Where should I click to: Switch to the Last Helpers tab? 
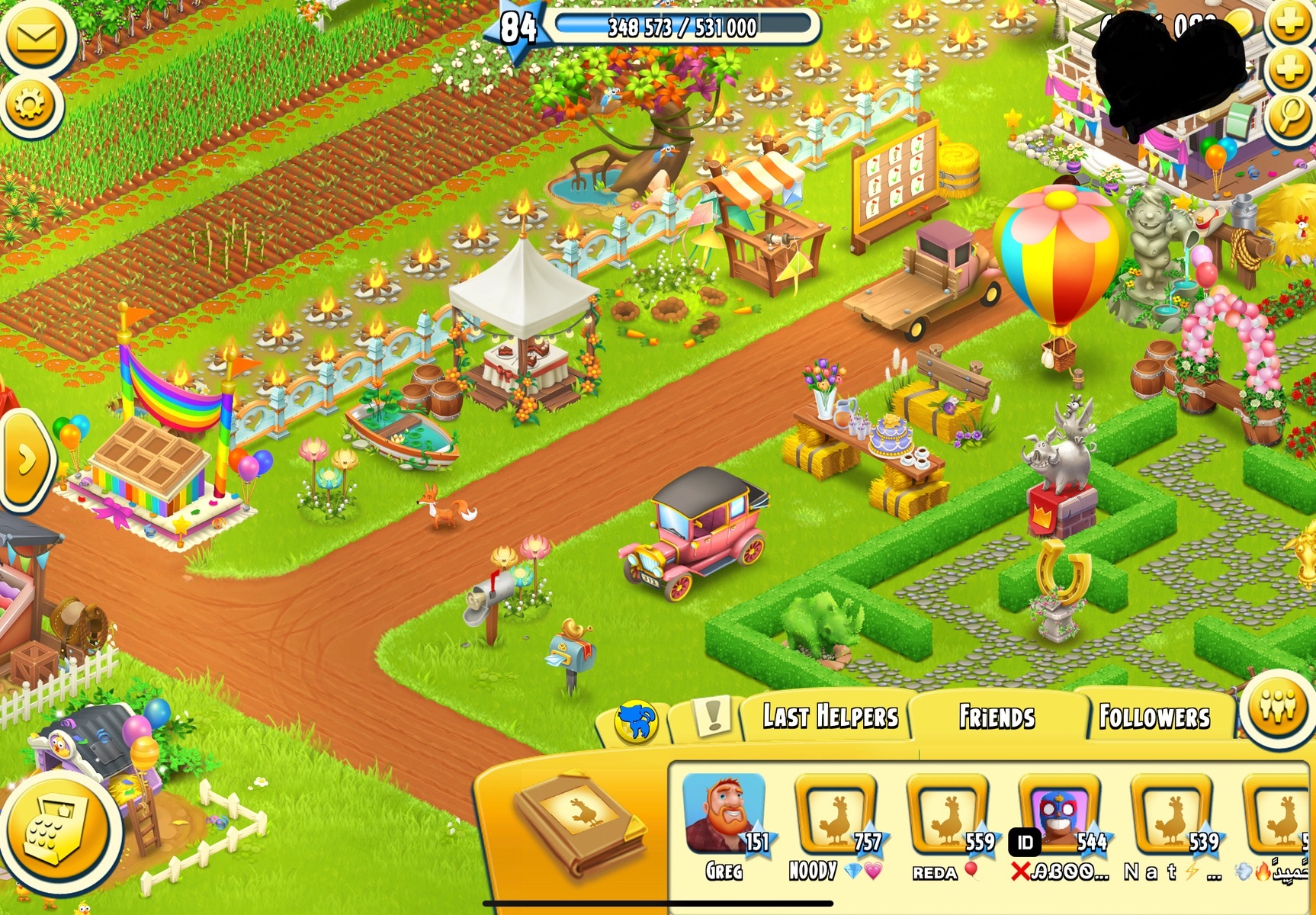pos(830,717)
